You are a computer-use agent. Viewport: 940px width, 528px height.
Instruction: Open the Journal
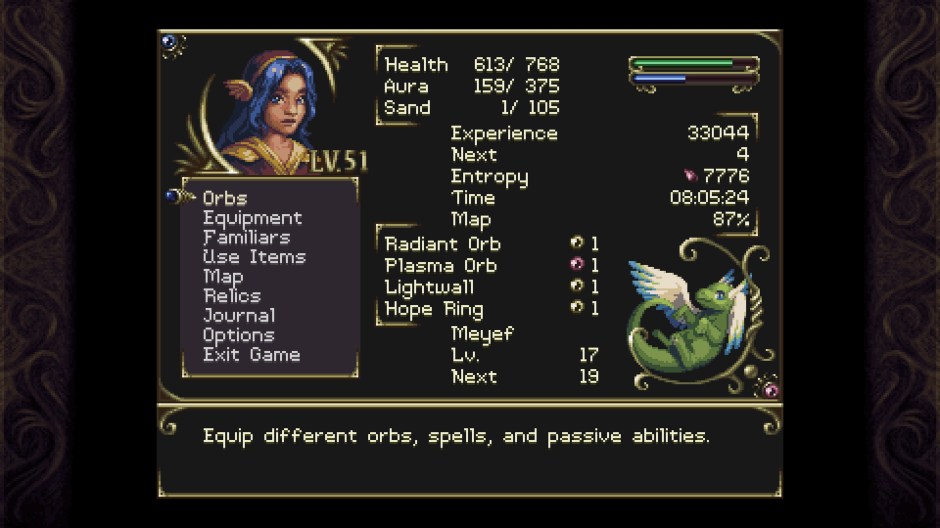pos(239,315)
